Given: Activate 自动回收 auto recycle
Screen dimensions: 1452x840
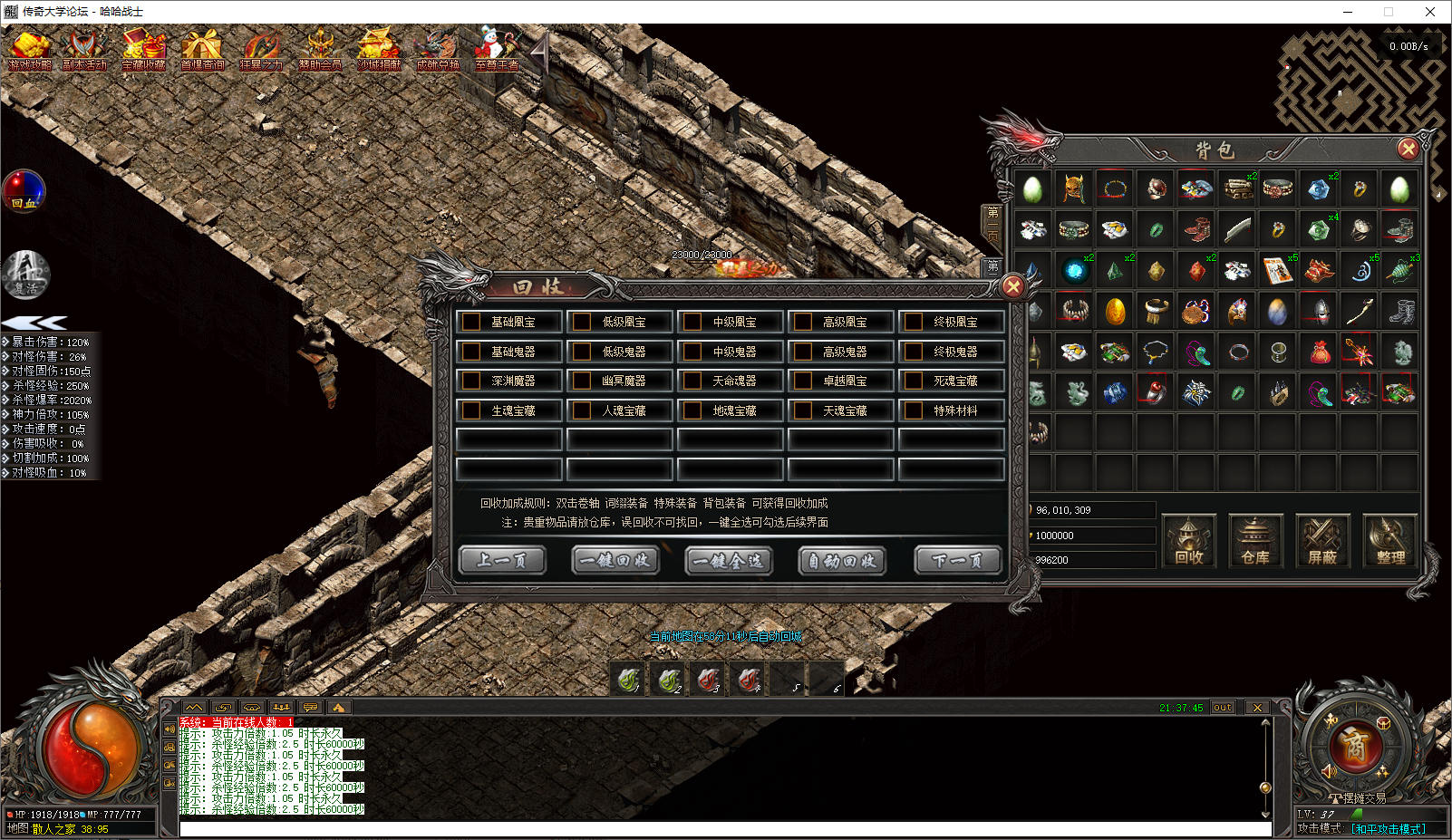Looking at the screenshot, I should pyautogui.click(x=841, y=561).
